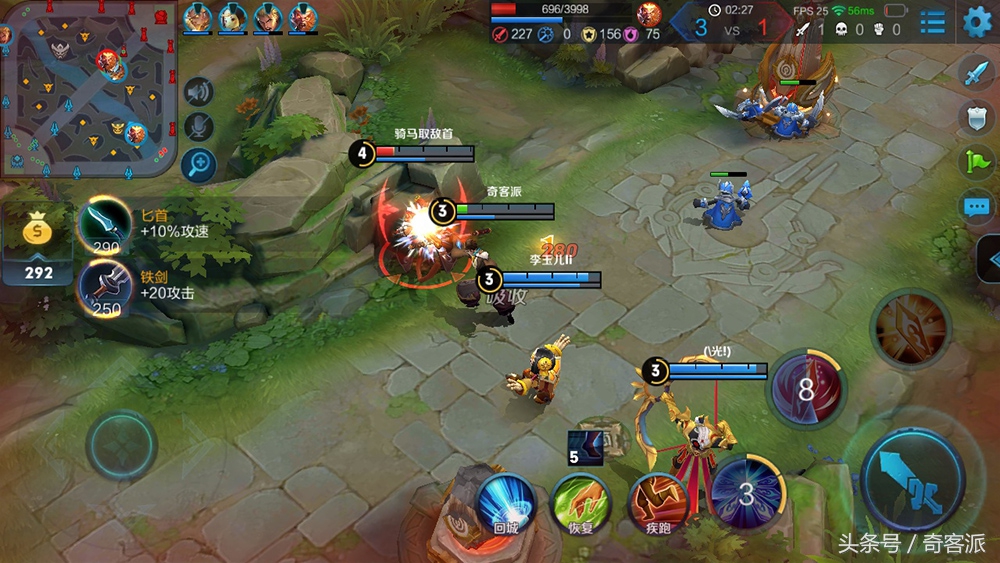
Task: Send the attack sword signal
Action: pyautogui.click(x=976, y=72)
